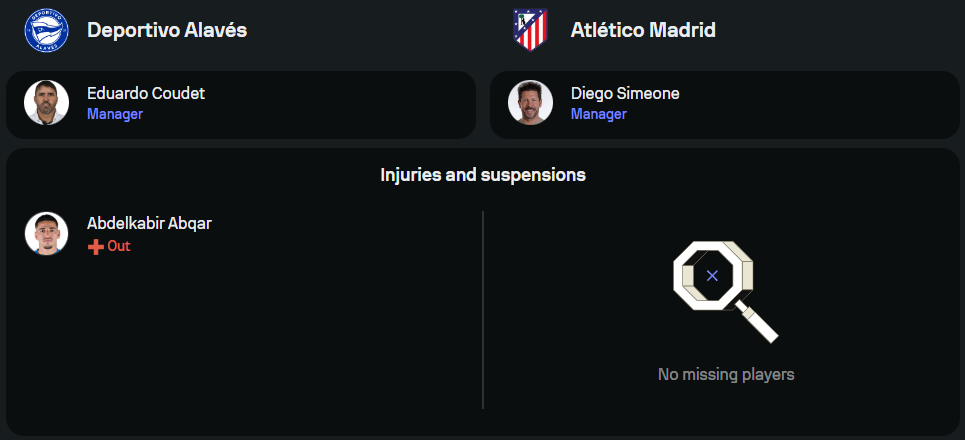Click the Deportivo Alavés club crest
This screenshot has height=440, width=965.
pyautogui.click(x=46, y=30)
